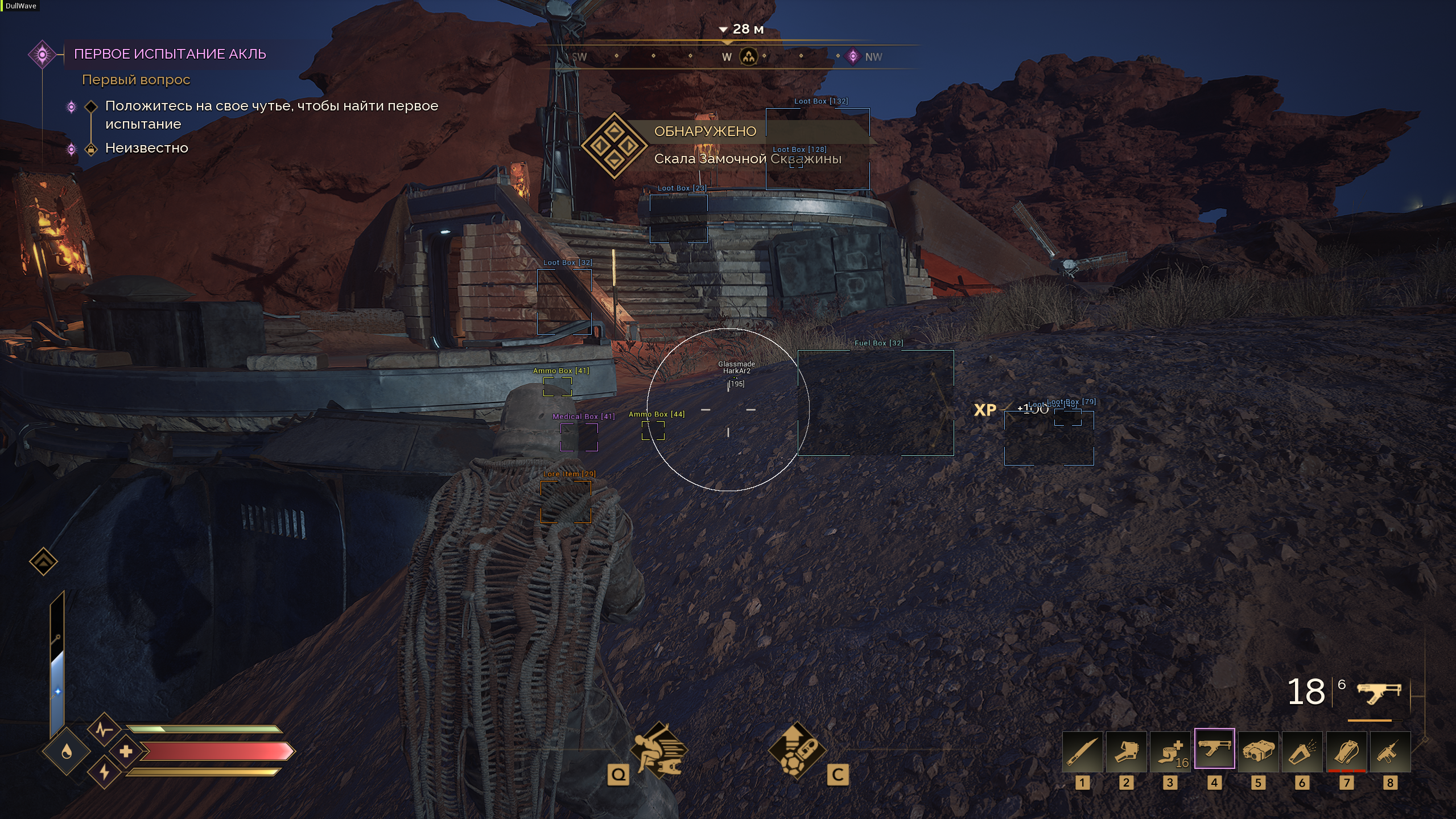Select the highlighted pistol hotbar slot
The height and width of the screenshot is (819, 1456).
pos(1214,748)
